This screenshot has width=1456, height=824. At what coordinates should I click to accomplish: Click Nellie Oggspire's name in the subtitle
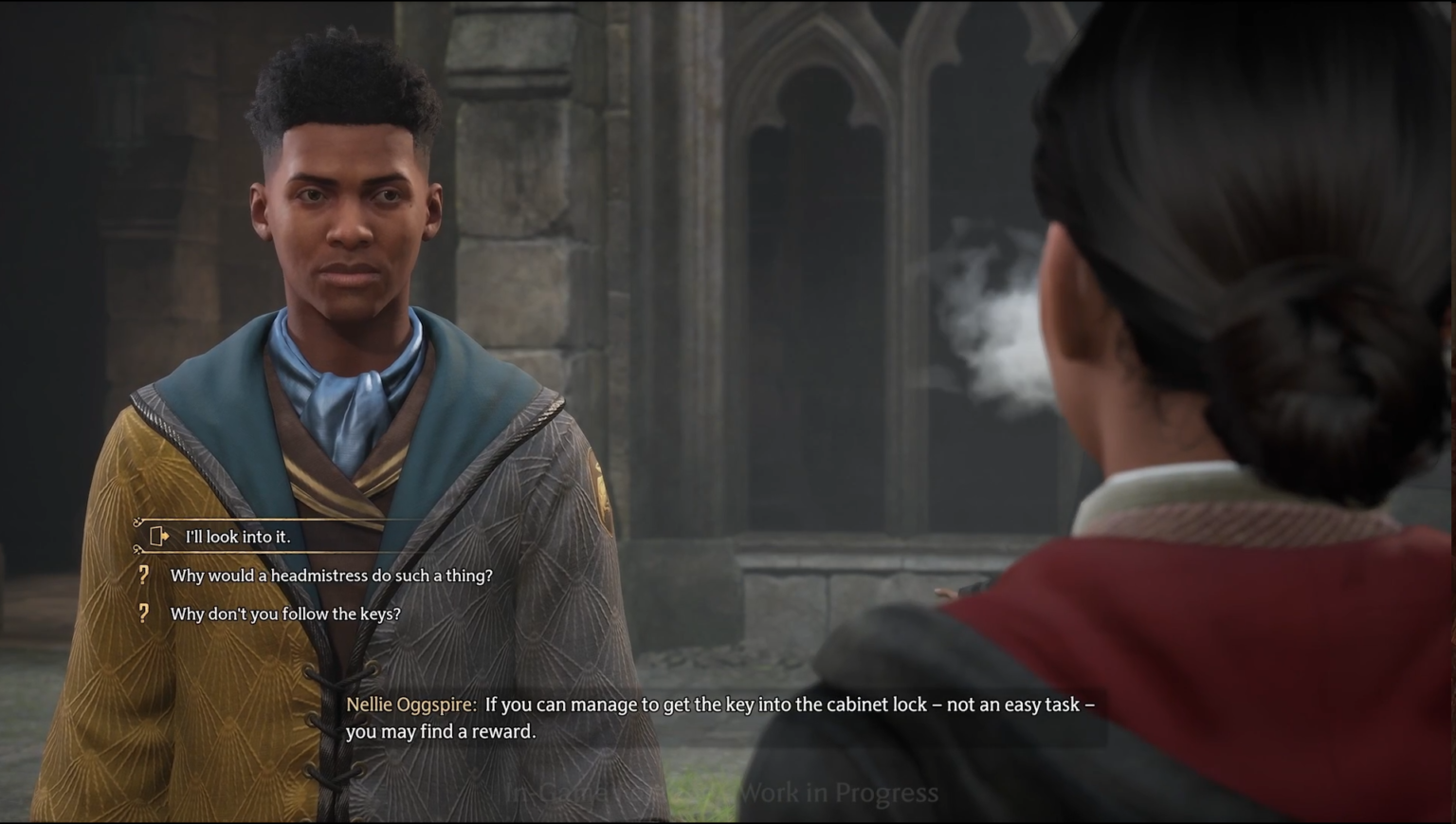409,705
